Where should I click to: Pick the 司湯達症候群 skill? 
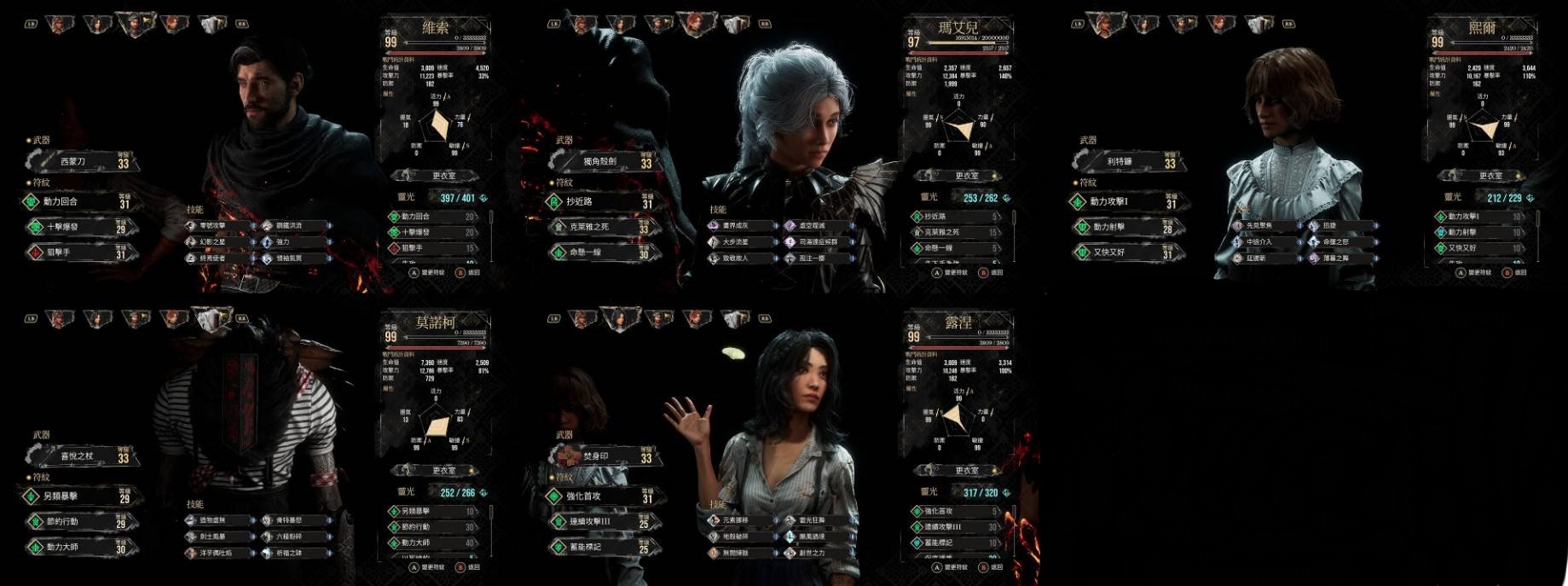click(x=819, y=242)
